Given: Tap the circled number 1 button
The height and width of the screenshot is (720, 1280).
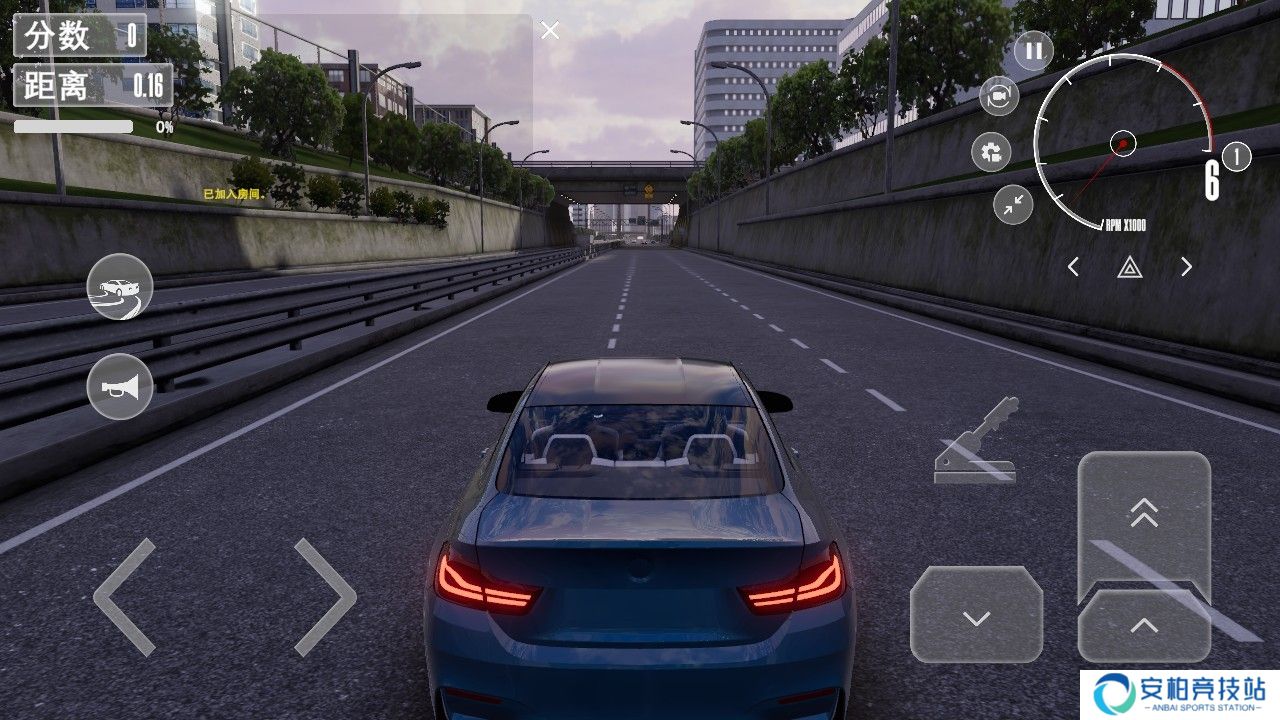Looking at the screenshot, I should pos(1237,157).
